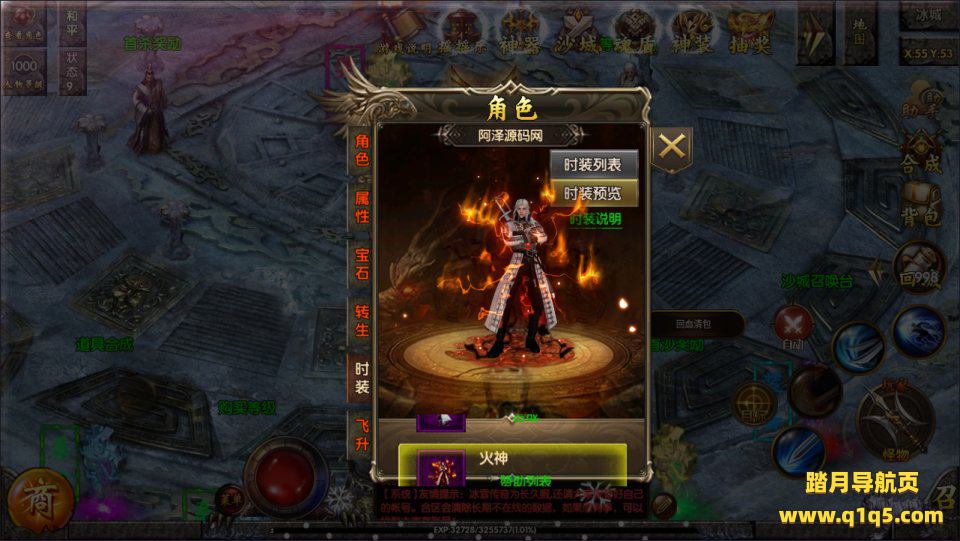Open the 背包 backpack icon
This screenshot has height=541, width=960.
pyautogui.click(x=920, y=207)
